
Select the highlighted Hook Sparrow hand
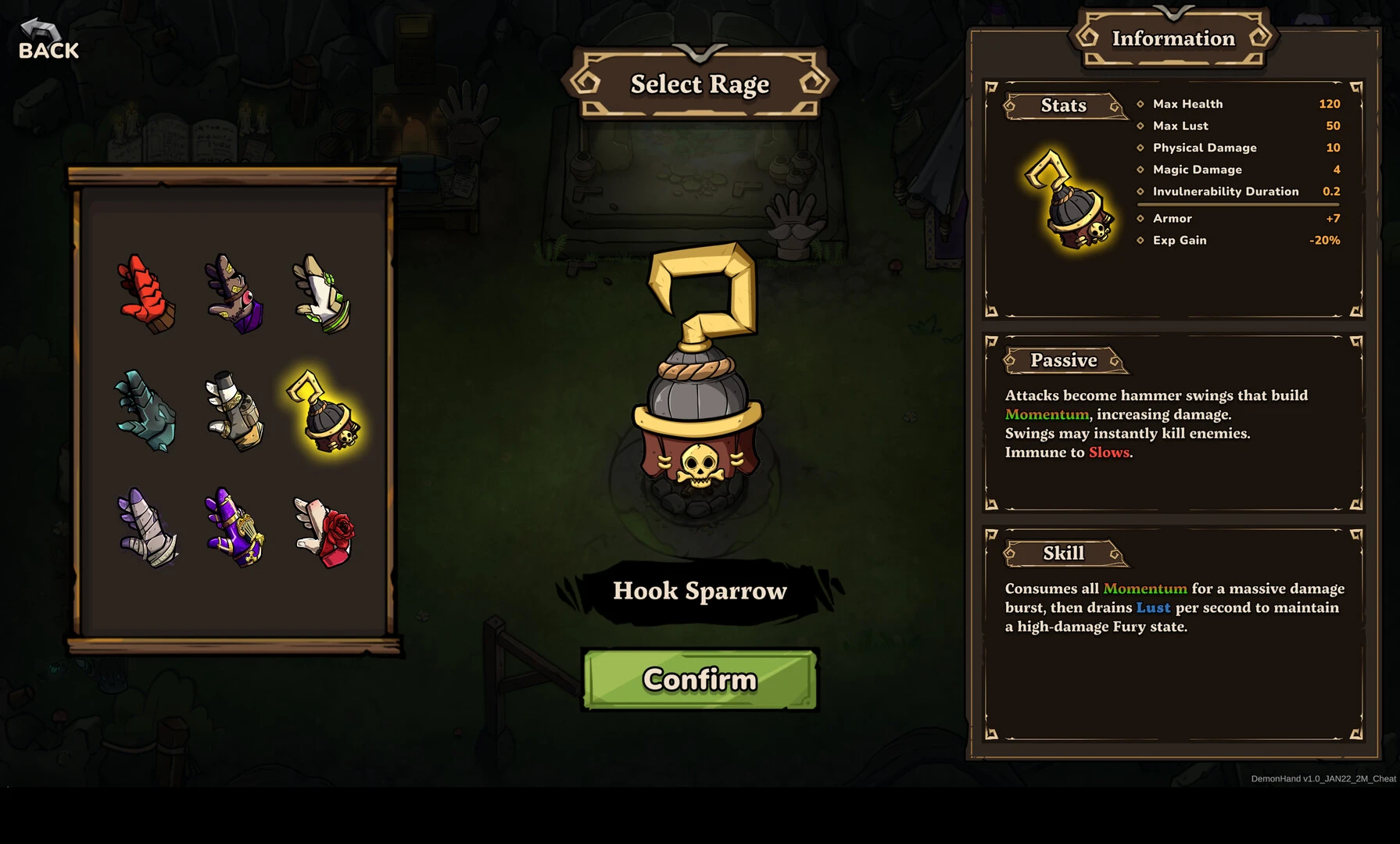(x=324, y=412)
